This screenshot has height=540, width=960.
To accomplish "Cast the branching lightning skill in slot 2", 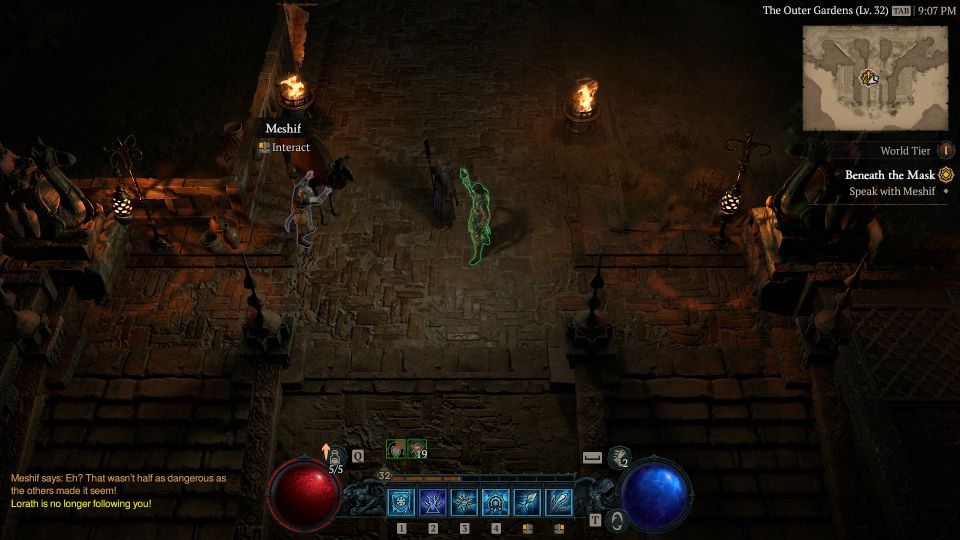I will (x=433, y=502).
